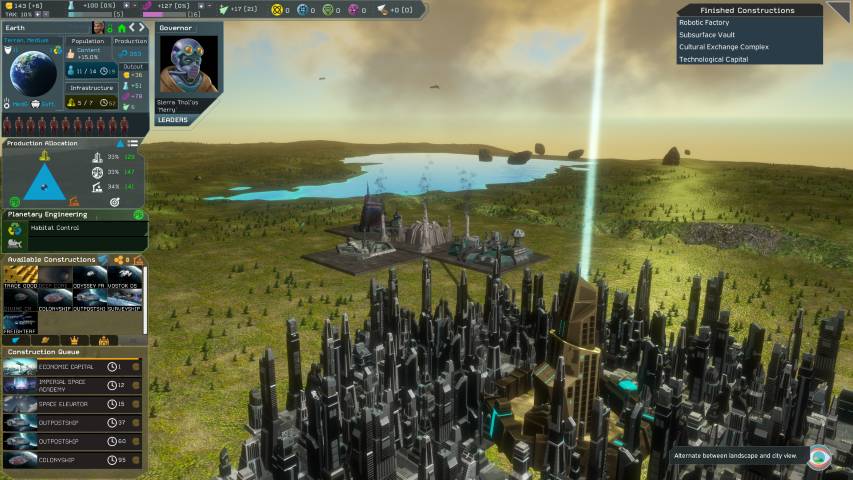Pick the Odyssey freighter construction tile
Screen dimensions: 853x480
[x=88, y=277]
